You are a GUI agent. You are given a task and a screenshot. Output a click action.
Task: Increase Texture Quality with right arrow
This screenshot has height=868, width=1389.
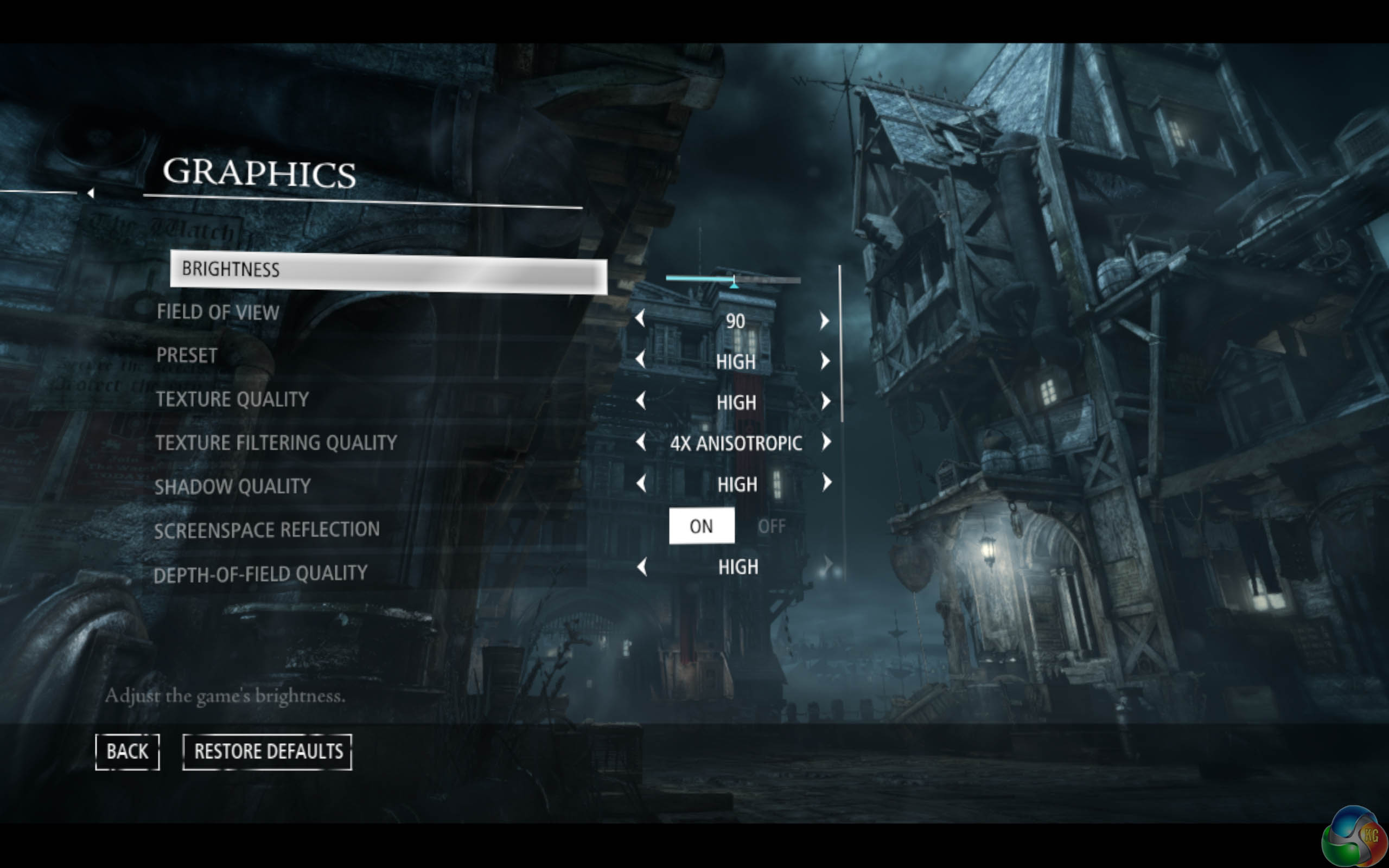click(x=826, y=401)
